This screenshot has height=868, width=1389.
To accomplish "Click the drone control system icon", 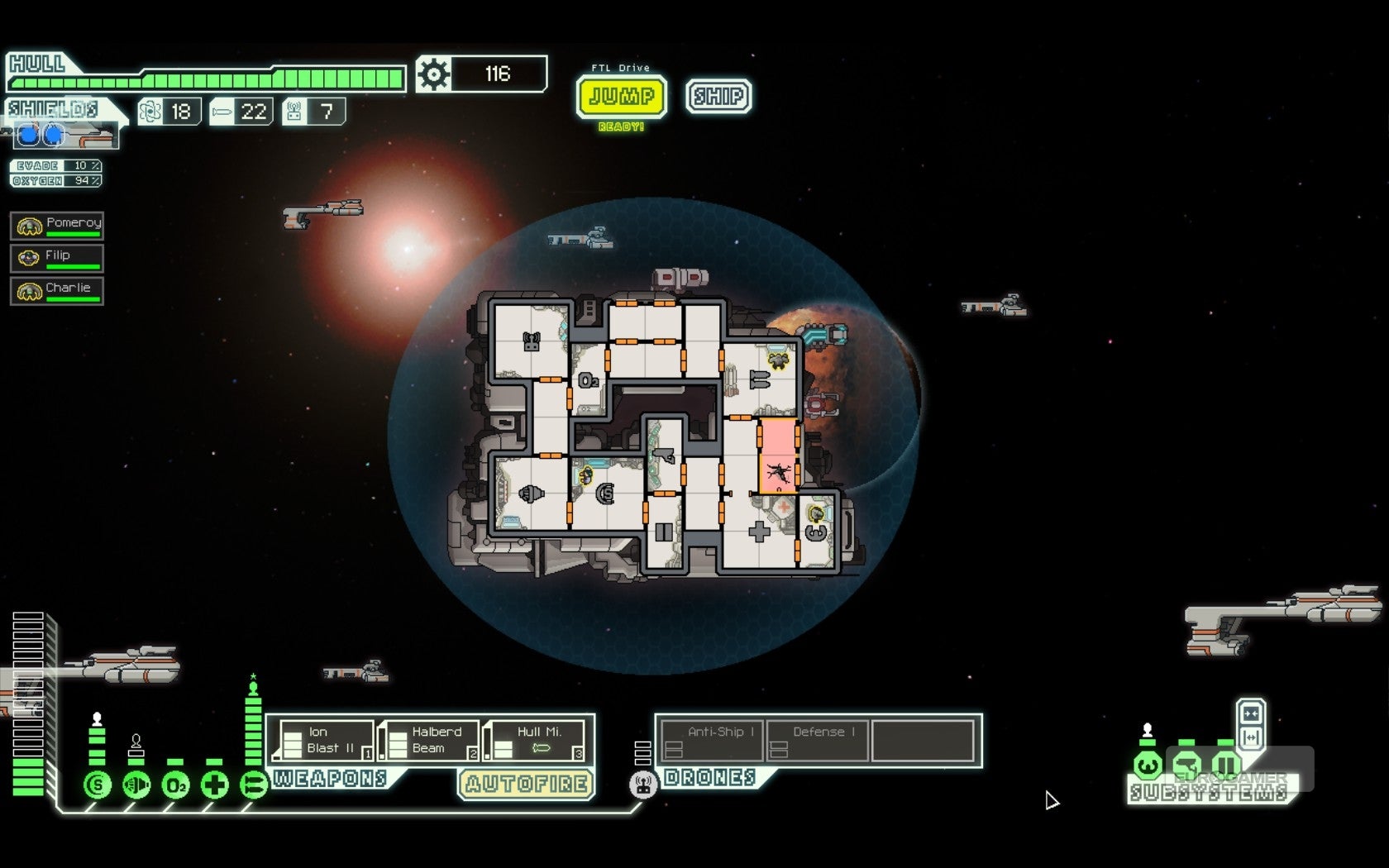I will [x=642, y=784].
